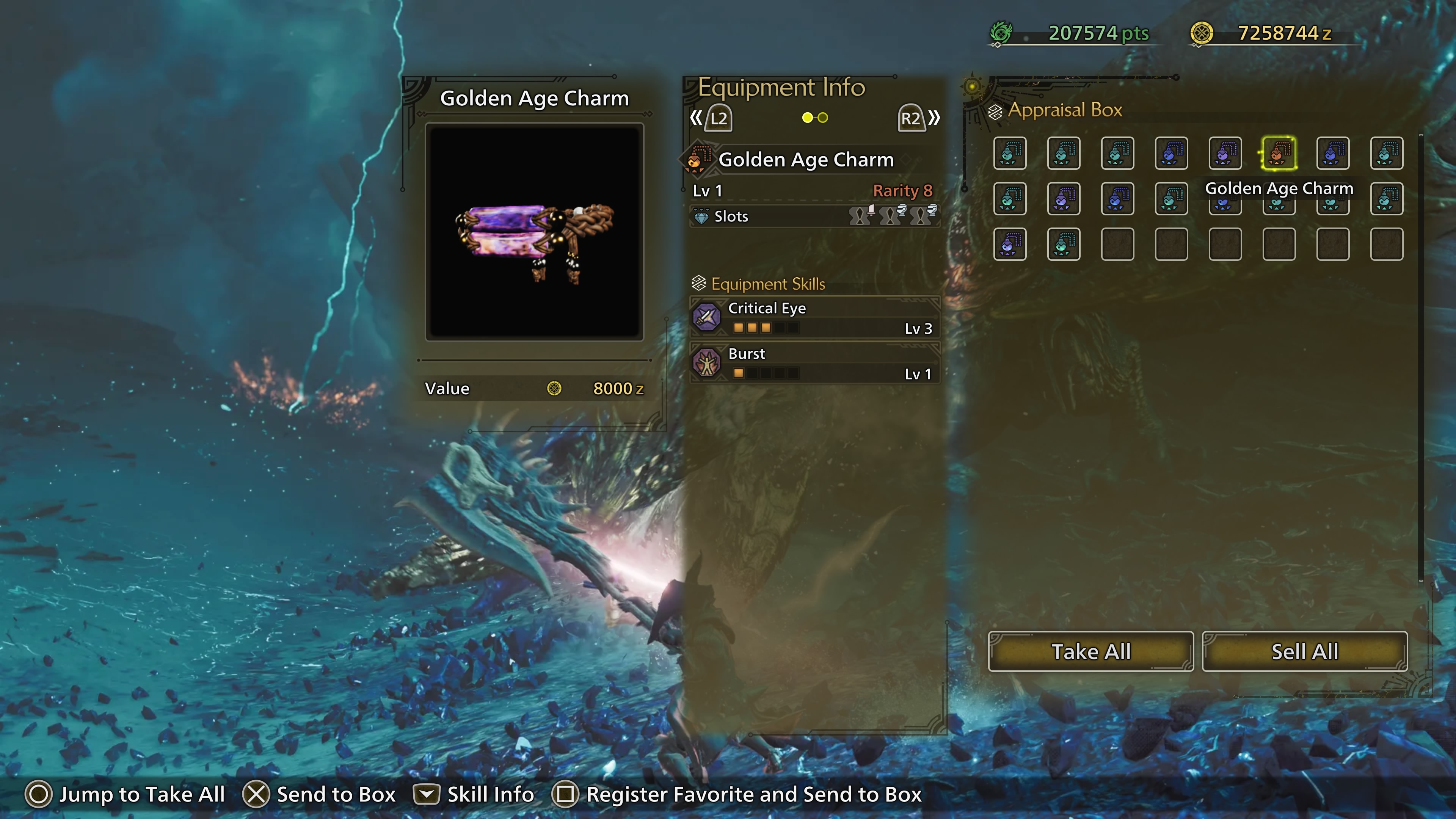Select the highlighted orange Golden Age Charm slot

coord(1279,153)
